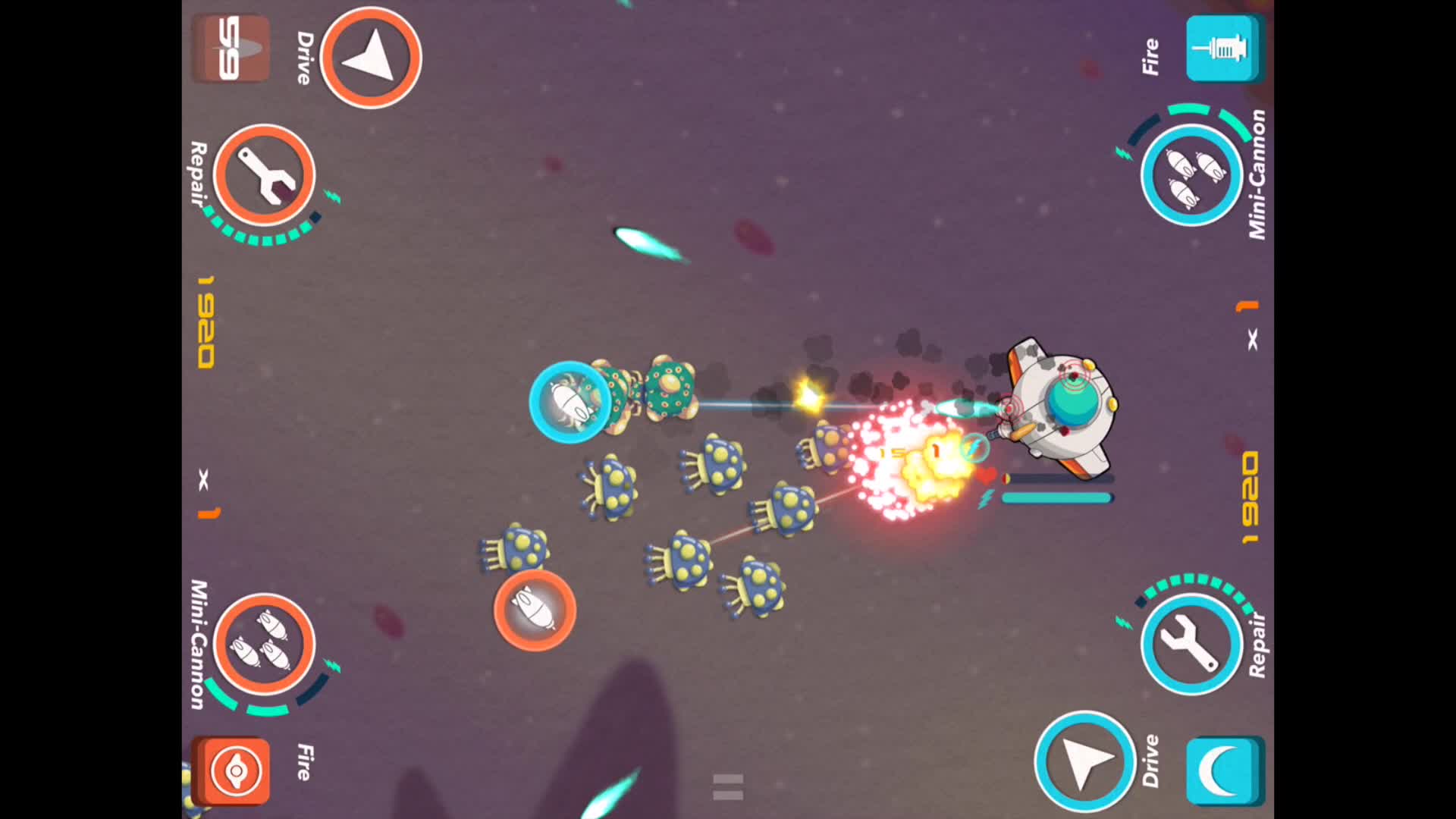Open the pause menu at bottom center
This screenshot has width=1456, height=819.
click(x=726, y=785)
